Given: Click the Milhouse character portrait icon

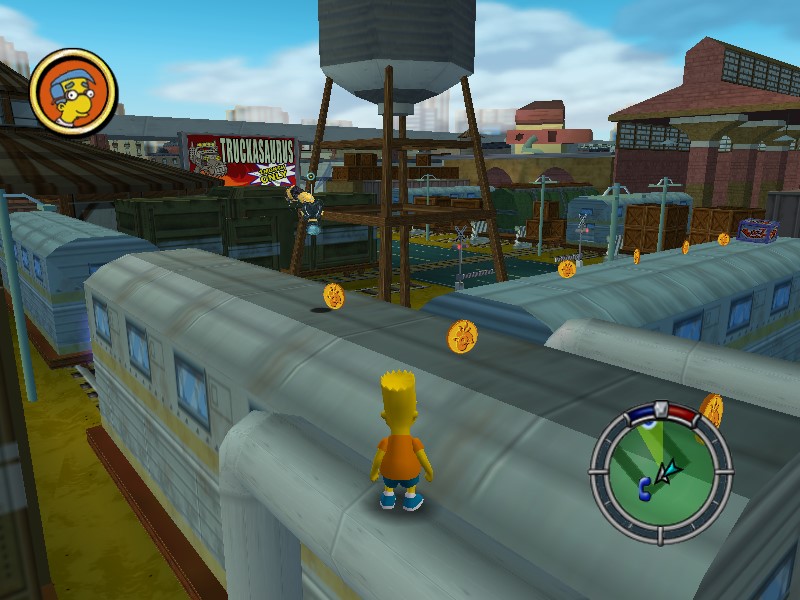Looking at the screenshot, I should coord(74,92).
